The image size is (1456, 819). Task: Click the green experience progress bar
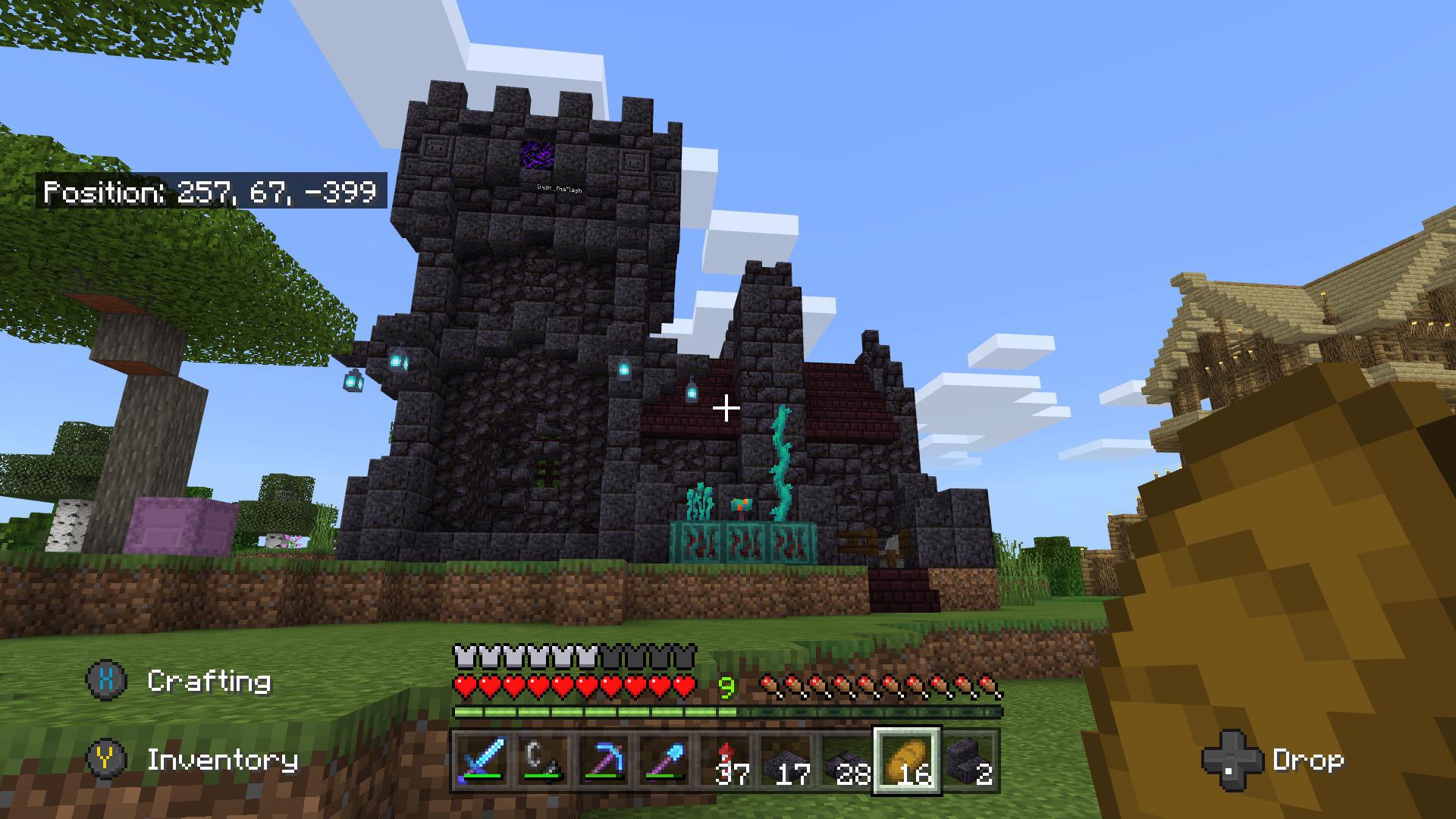pyautogui.click(x=595, y=714)
